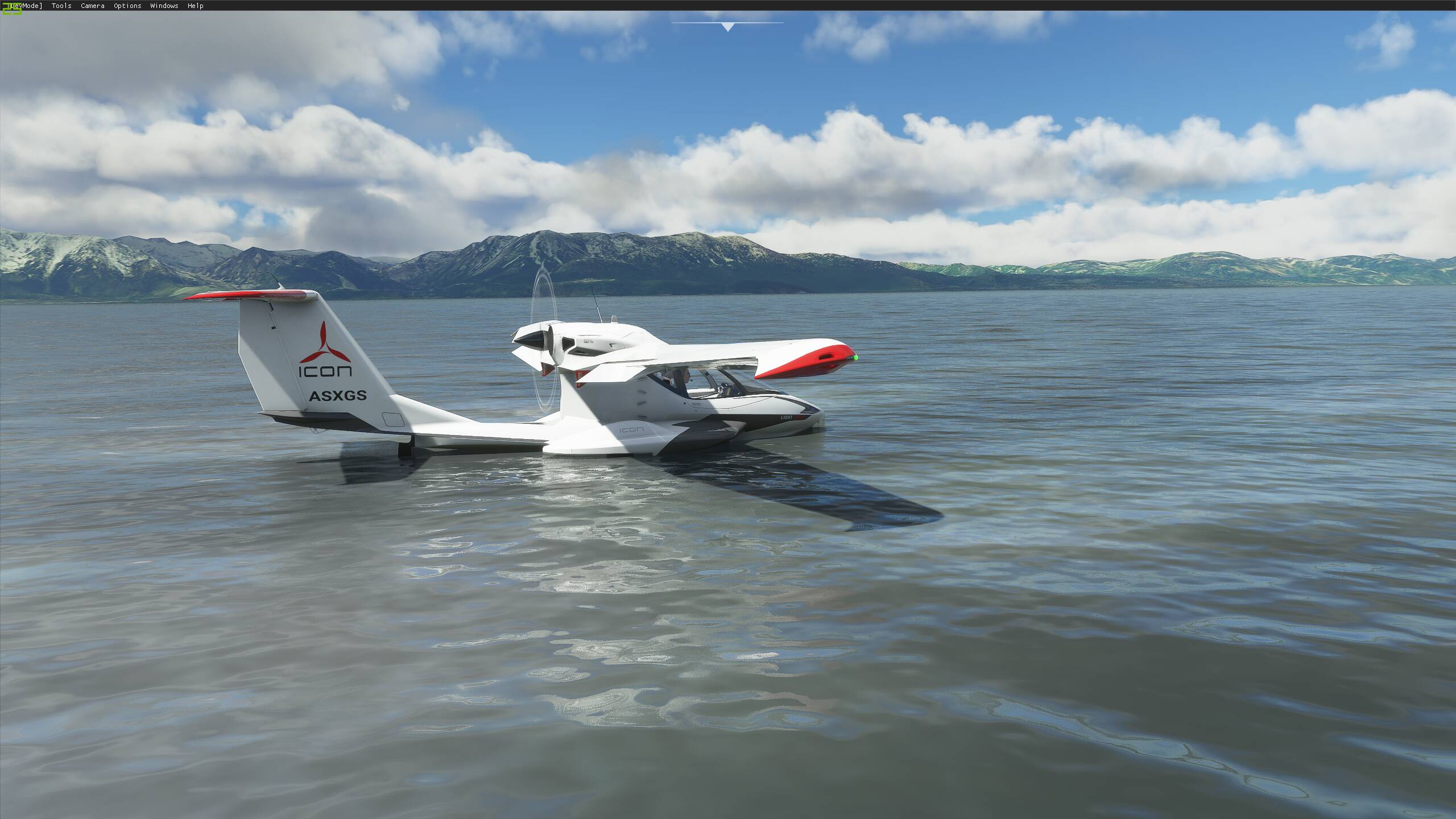The image size is (1456, 819).
Task: Open the Tools menu
Action: [61, 6]
